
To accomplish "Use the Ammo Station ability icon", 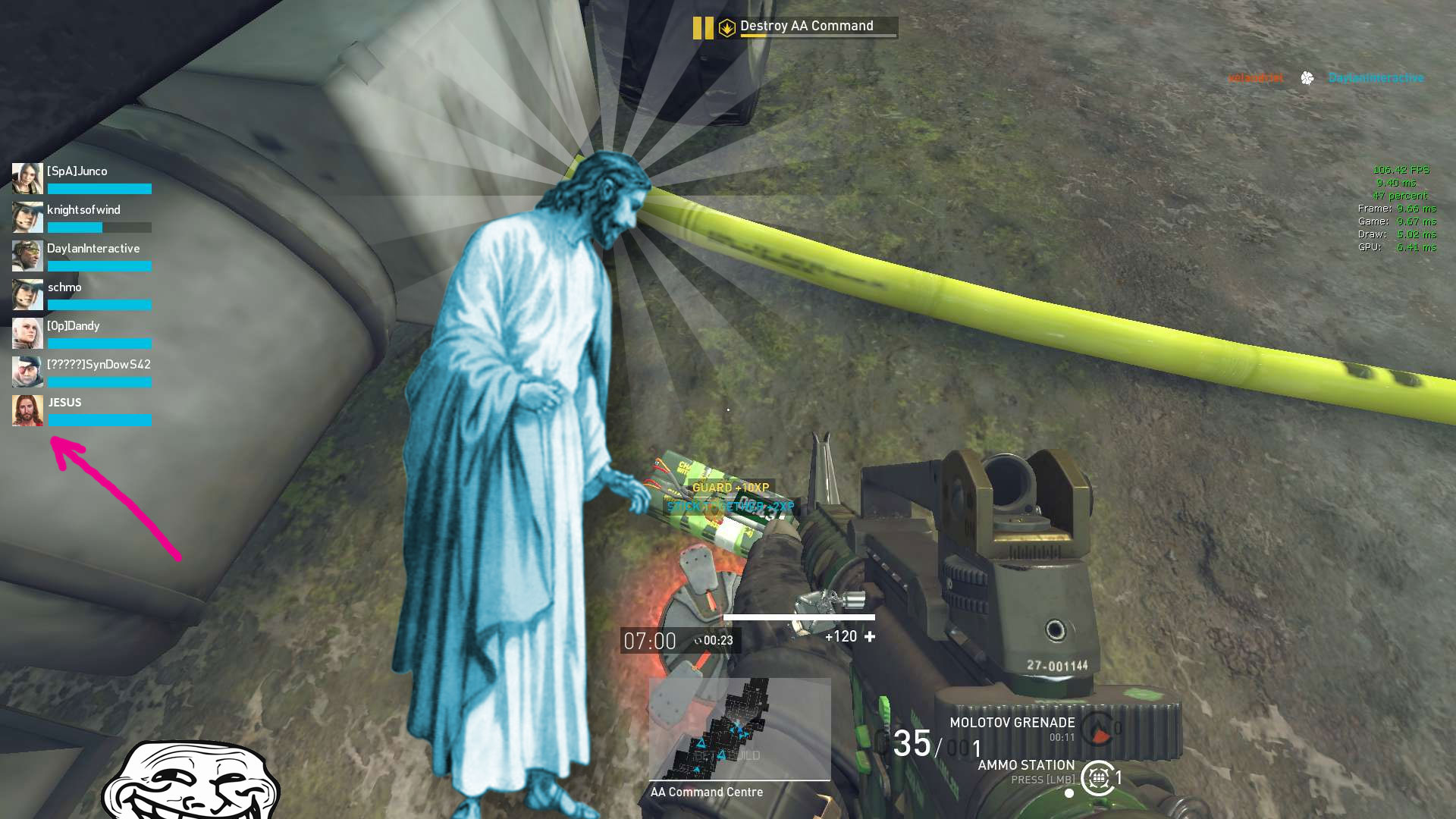I will tap(1097, 778).
